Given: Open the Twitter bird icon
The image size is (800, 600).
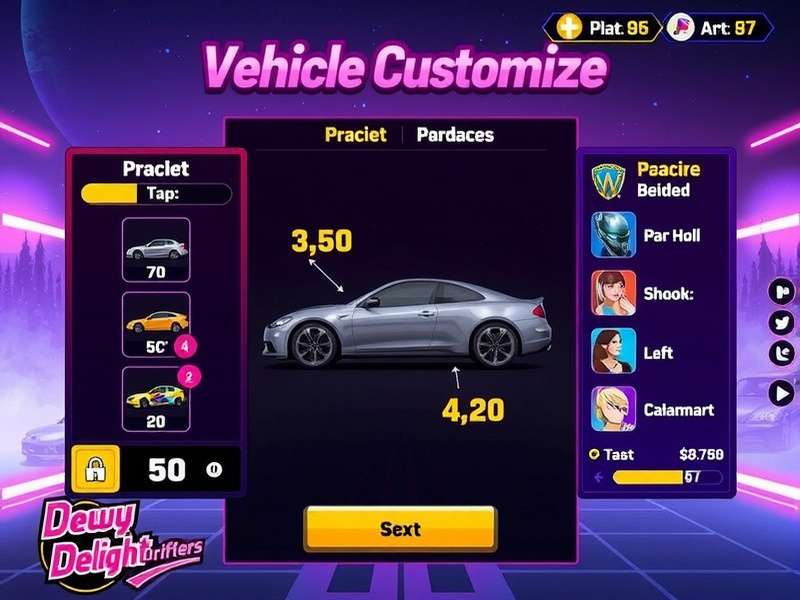Looking at the screenshot, I should pyautogui.click(x=782, y=322).
